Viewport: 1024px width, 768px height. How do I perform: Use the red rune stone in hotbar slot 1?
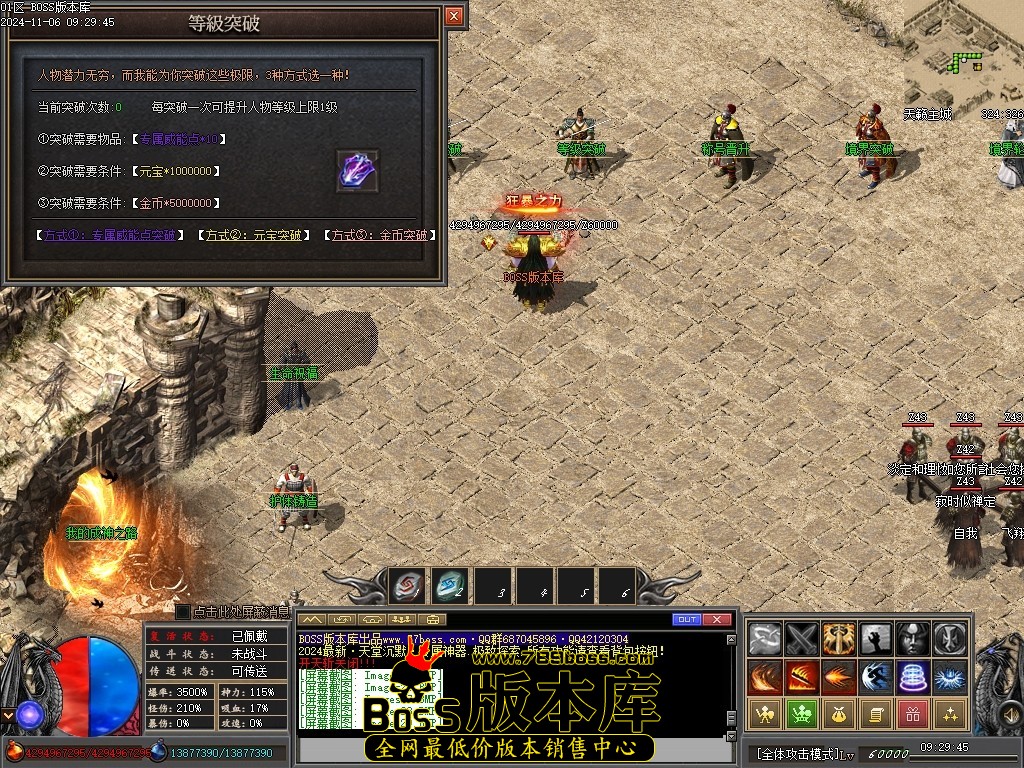pyautogui.click(x=407, y=585)
